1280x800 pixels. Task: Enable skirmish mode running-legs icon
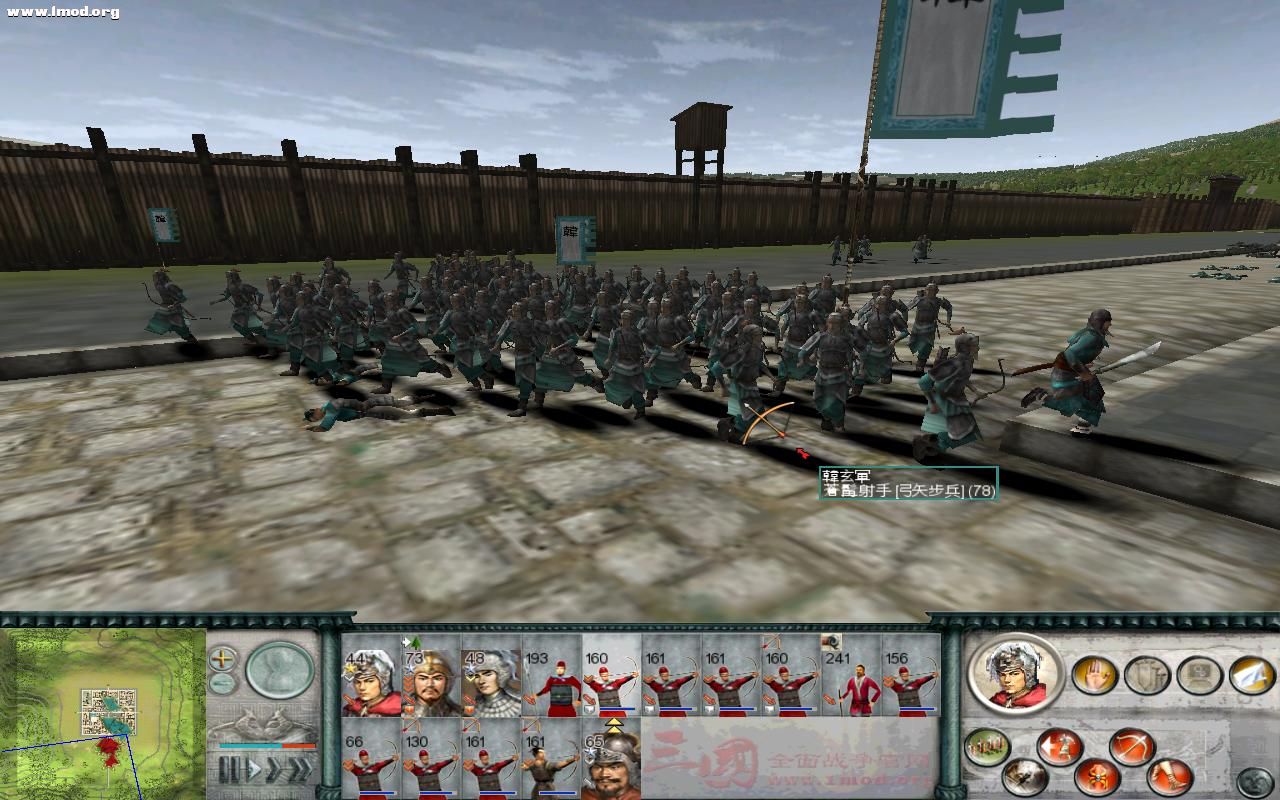click(x=1168, y=776)
